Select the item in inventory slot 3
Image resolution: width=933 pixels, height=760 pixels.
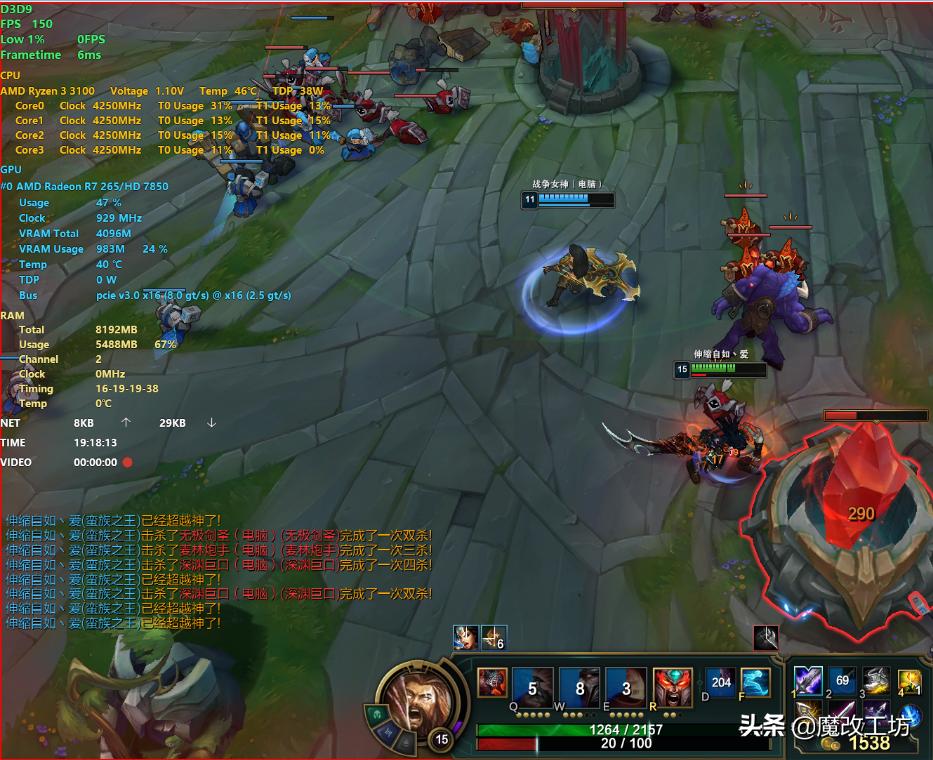click(876, 680)
